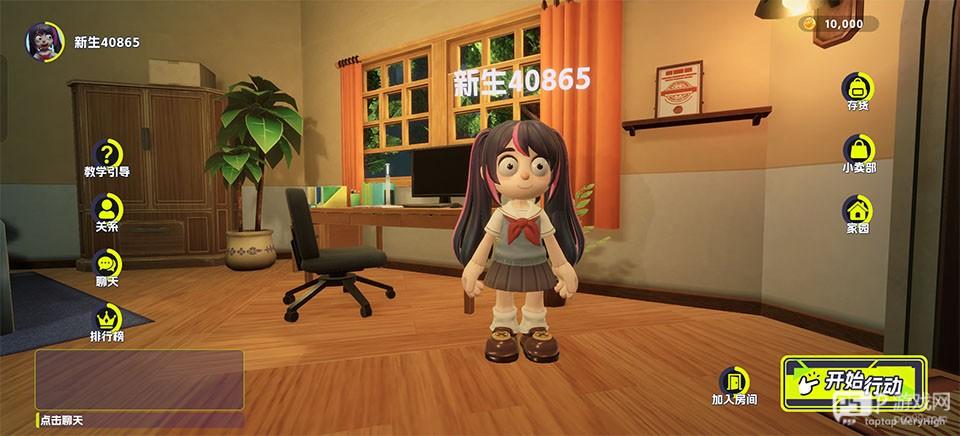Show the 排行榜 leaderboard
The width and height of the screenshot is (960, 436).
[107, 318]
